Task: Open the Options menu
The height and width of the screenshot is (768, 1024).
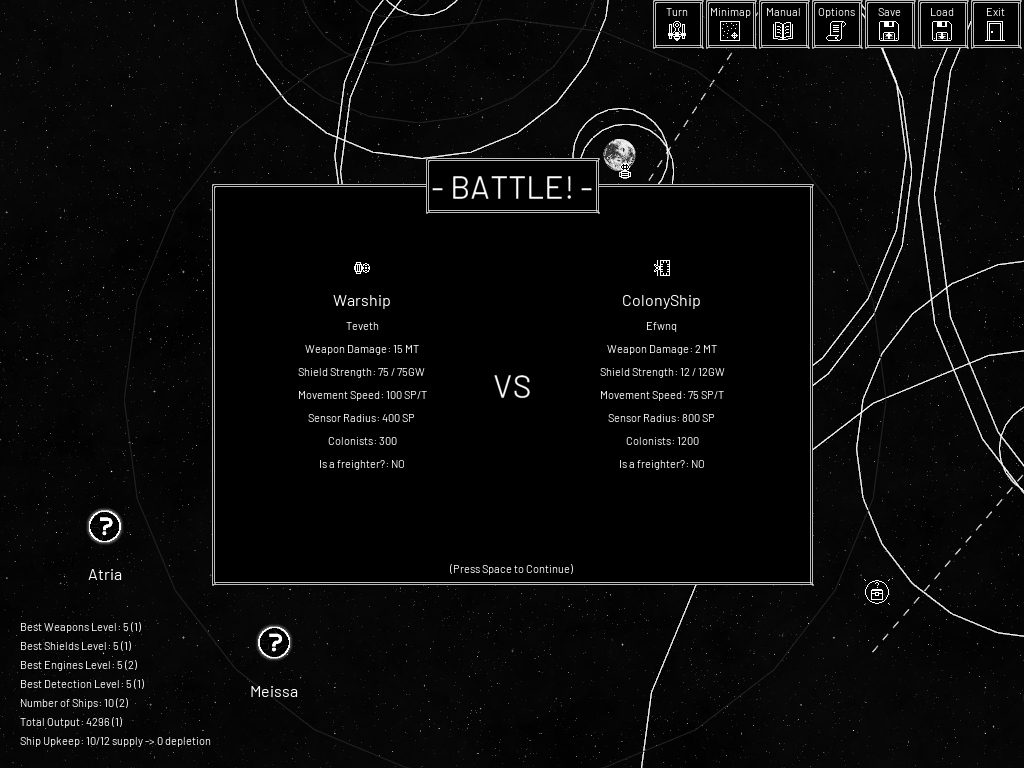Action: coord(836,25)
